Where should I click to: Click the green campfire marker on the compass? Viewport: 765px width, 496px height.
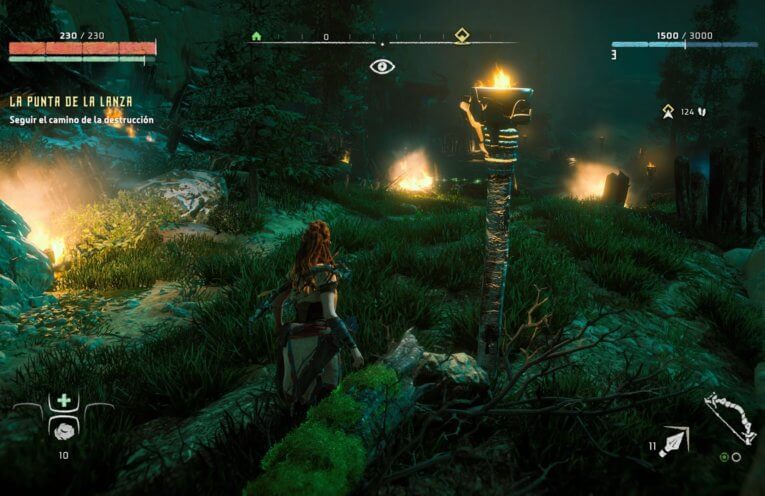point(256,36)
